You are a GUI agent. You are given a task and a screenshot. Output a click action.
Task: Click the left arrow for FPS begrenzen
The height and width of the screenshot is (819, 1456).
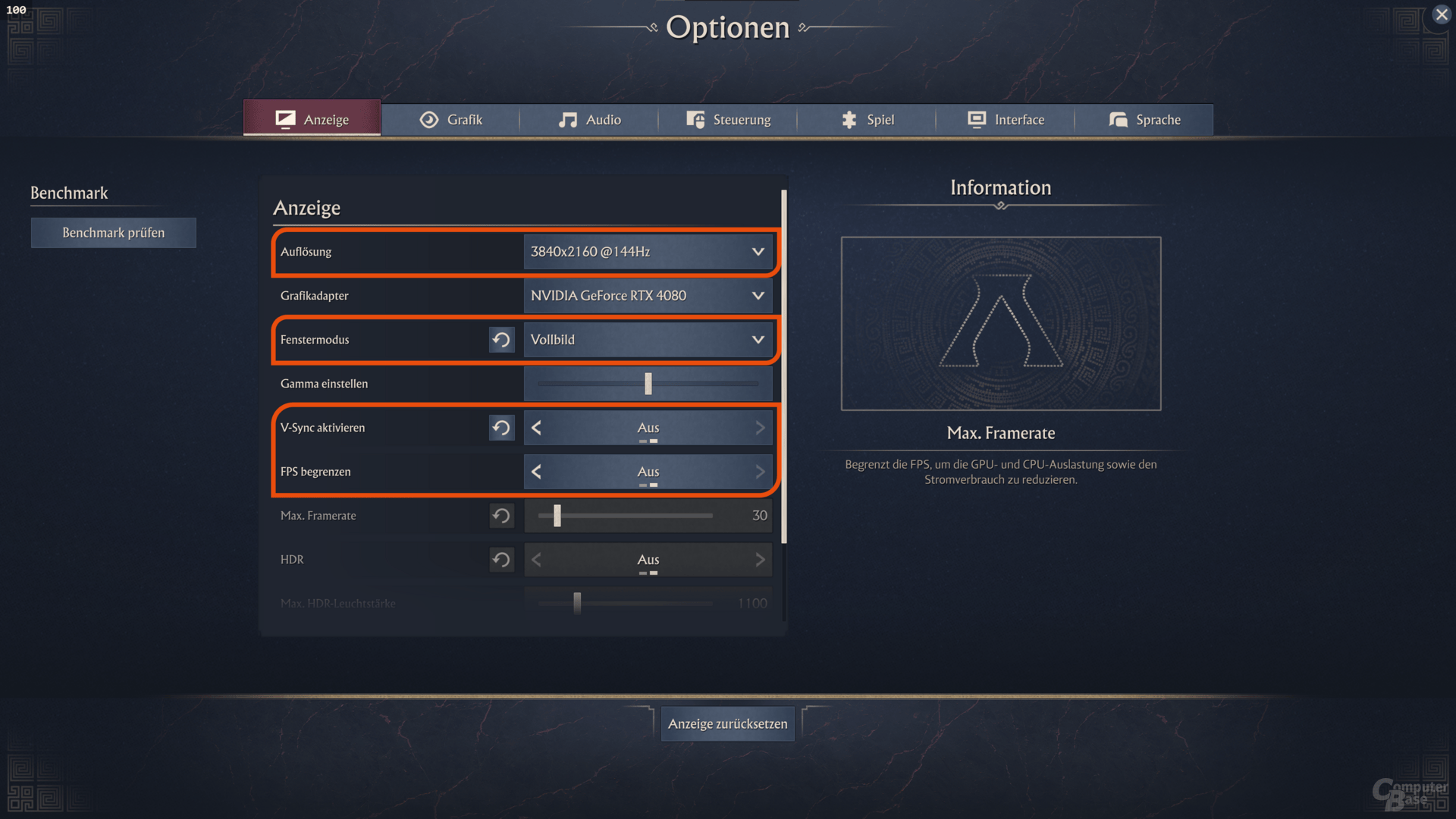(x=537, y=472)
